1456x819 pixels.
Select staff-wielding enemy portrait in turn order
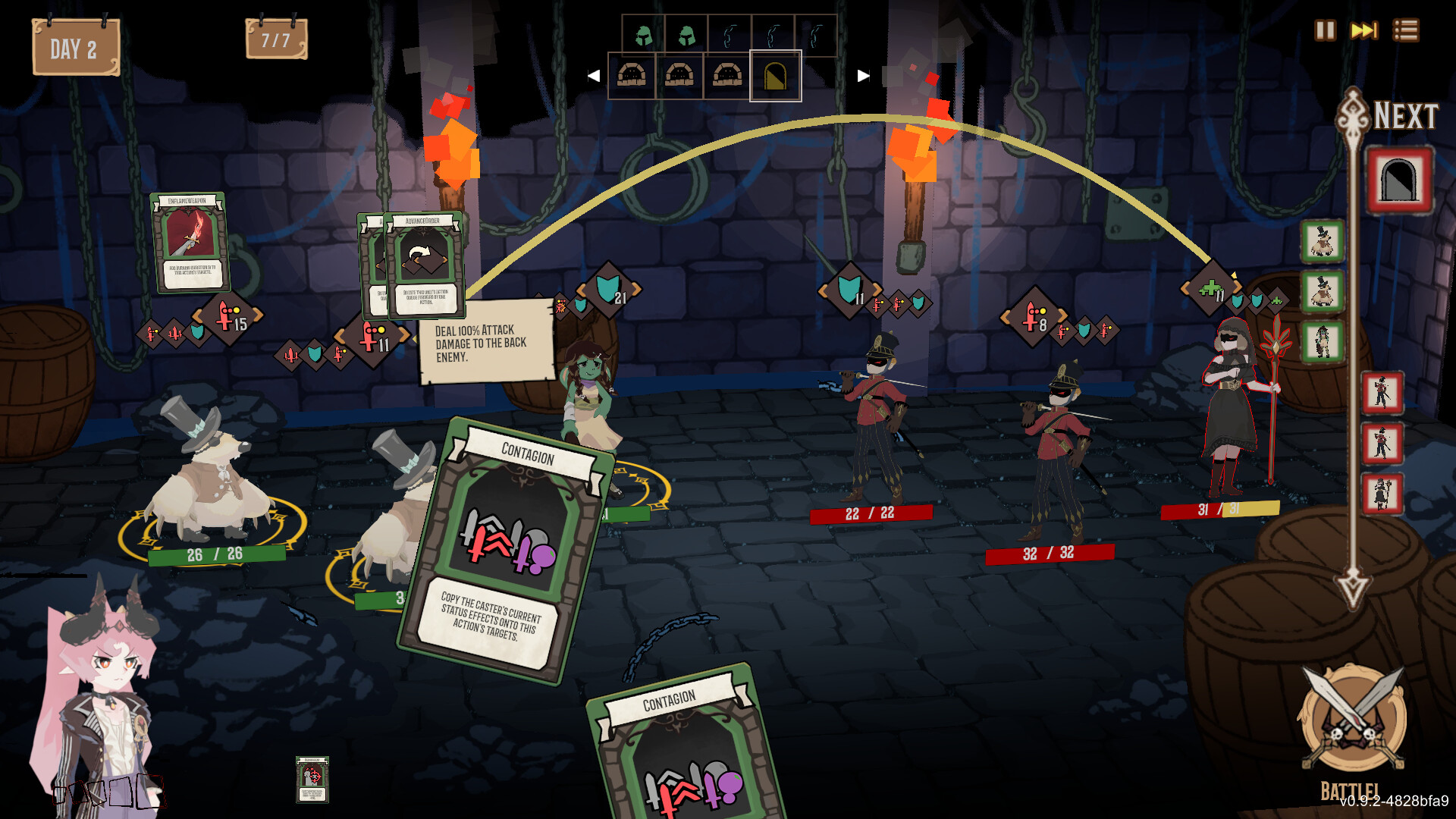(x=1382, y=493)
